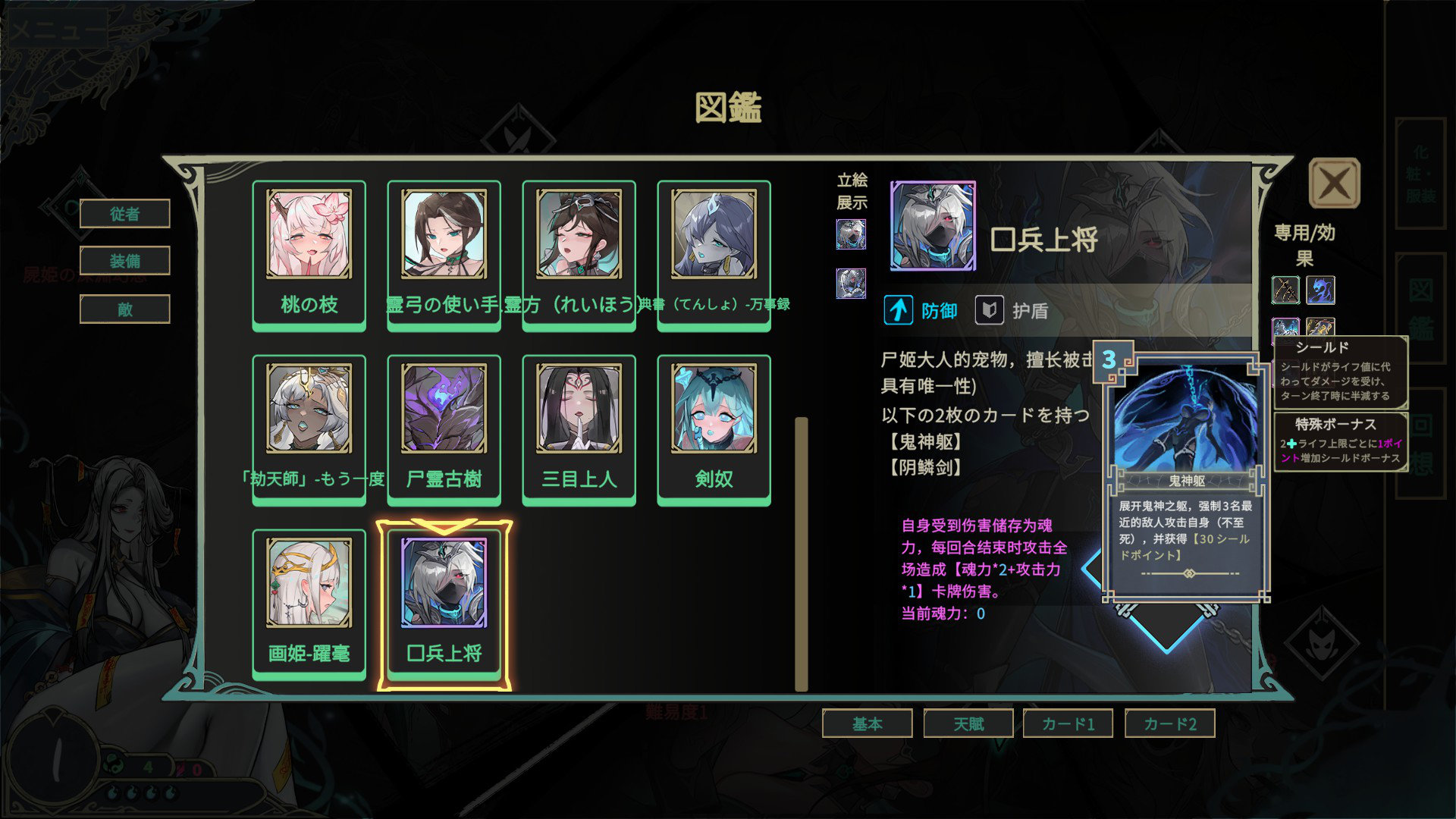
Task: Choose the 尸霊古樹 card
Action: [x=444, y=428]
